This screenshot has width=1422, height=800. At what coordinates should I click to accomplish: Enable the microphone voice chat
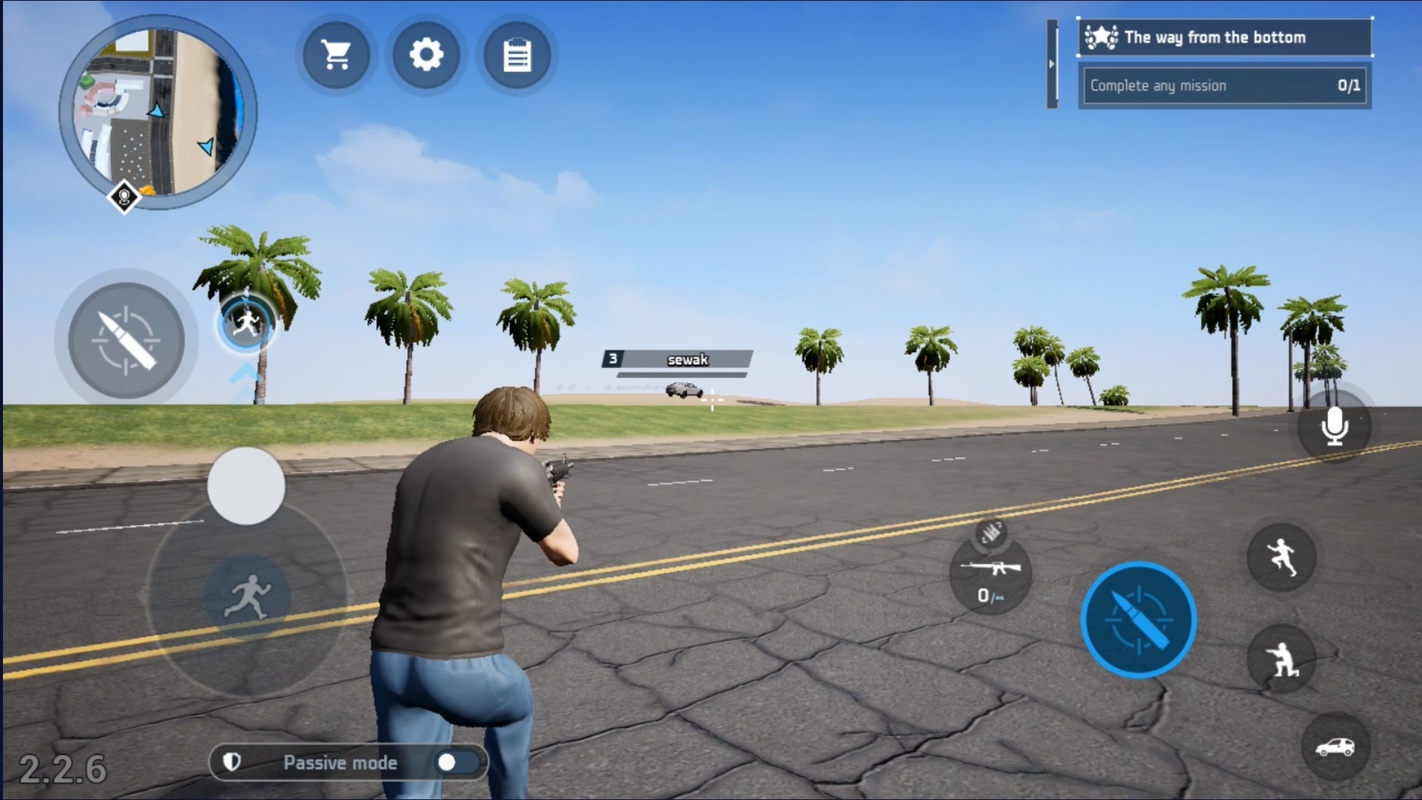coord(1334,427)
